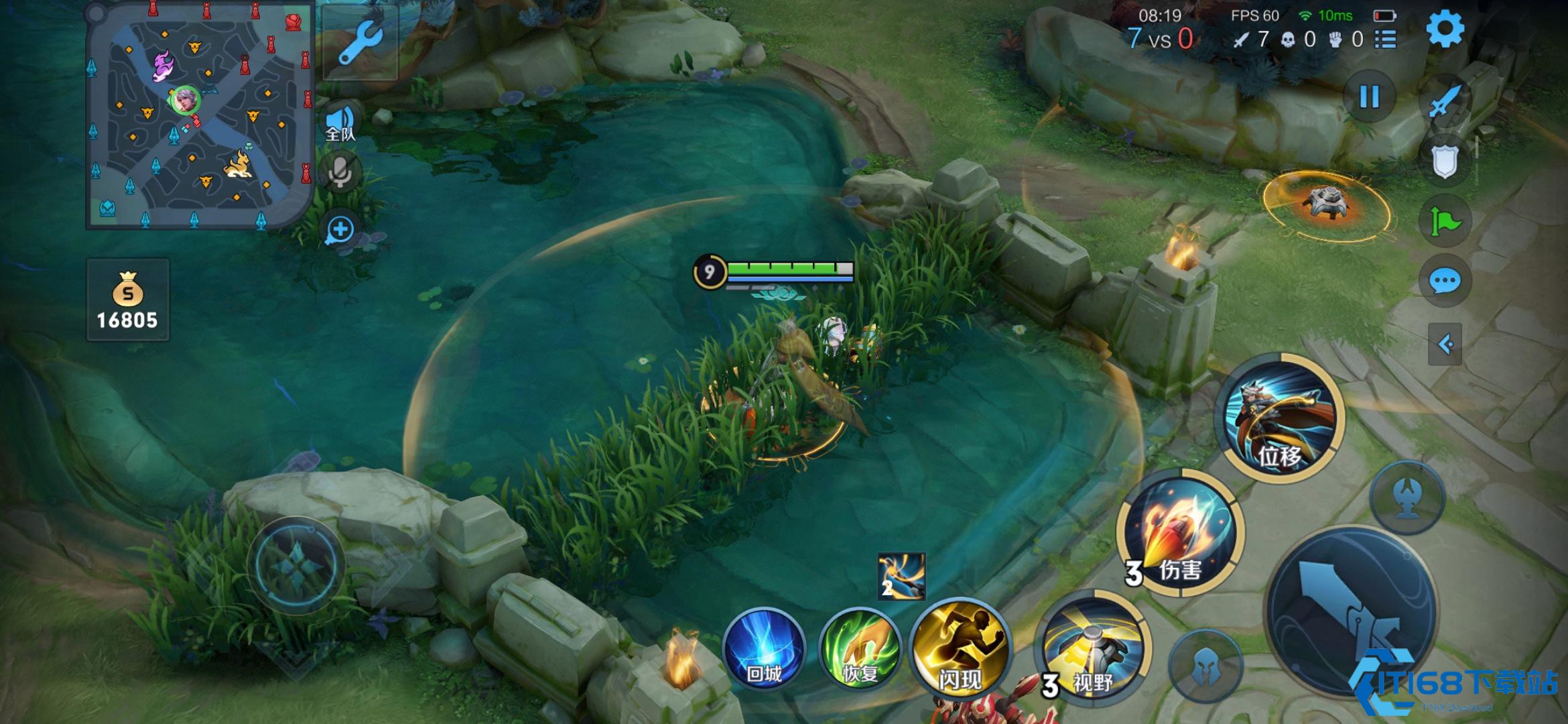
Task: Use the 恢复 heal spell
Action: tap(860, 649)
